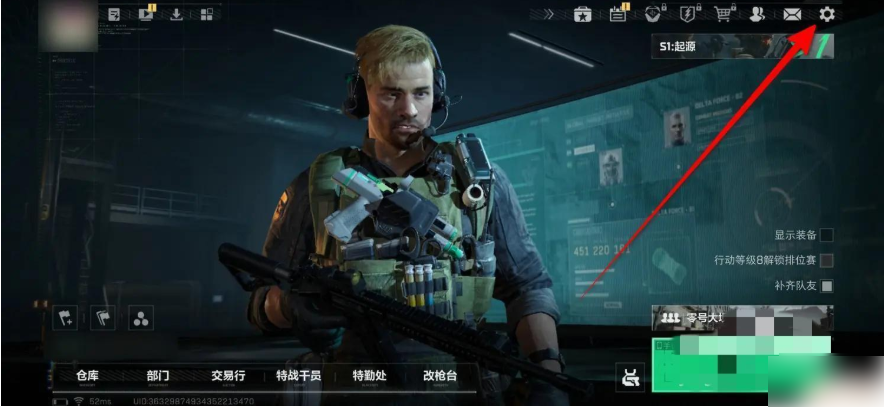Switch to the 部门 tab

tap(157, 376)
